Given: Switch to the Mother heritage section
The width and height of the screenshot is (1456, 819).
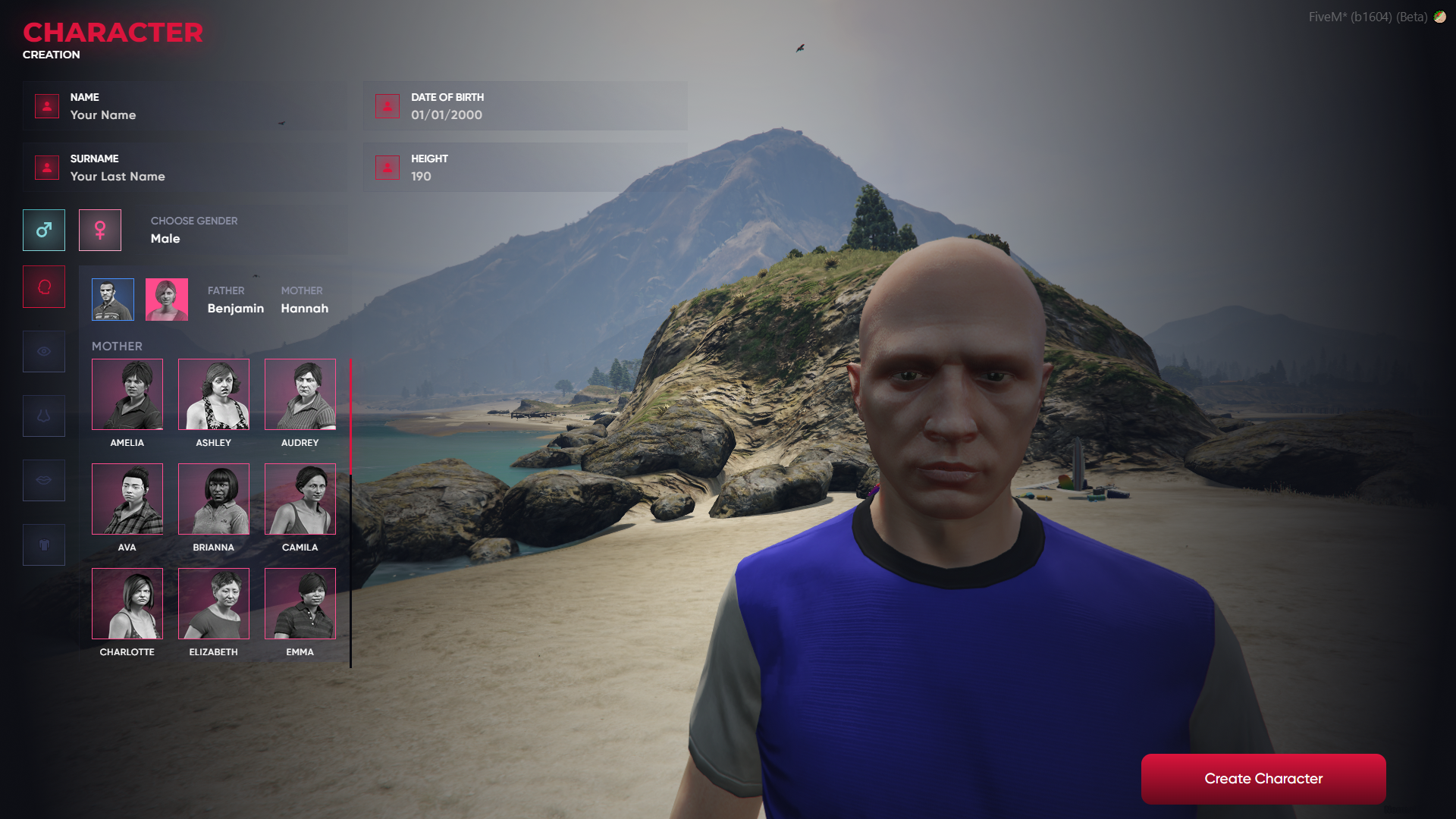Looking at the screenshot, I should coord(118,346).
